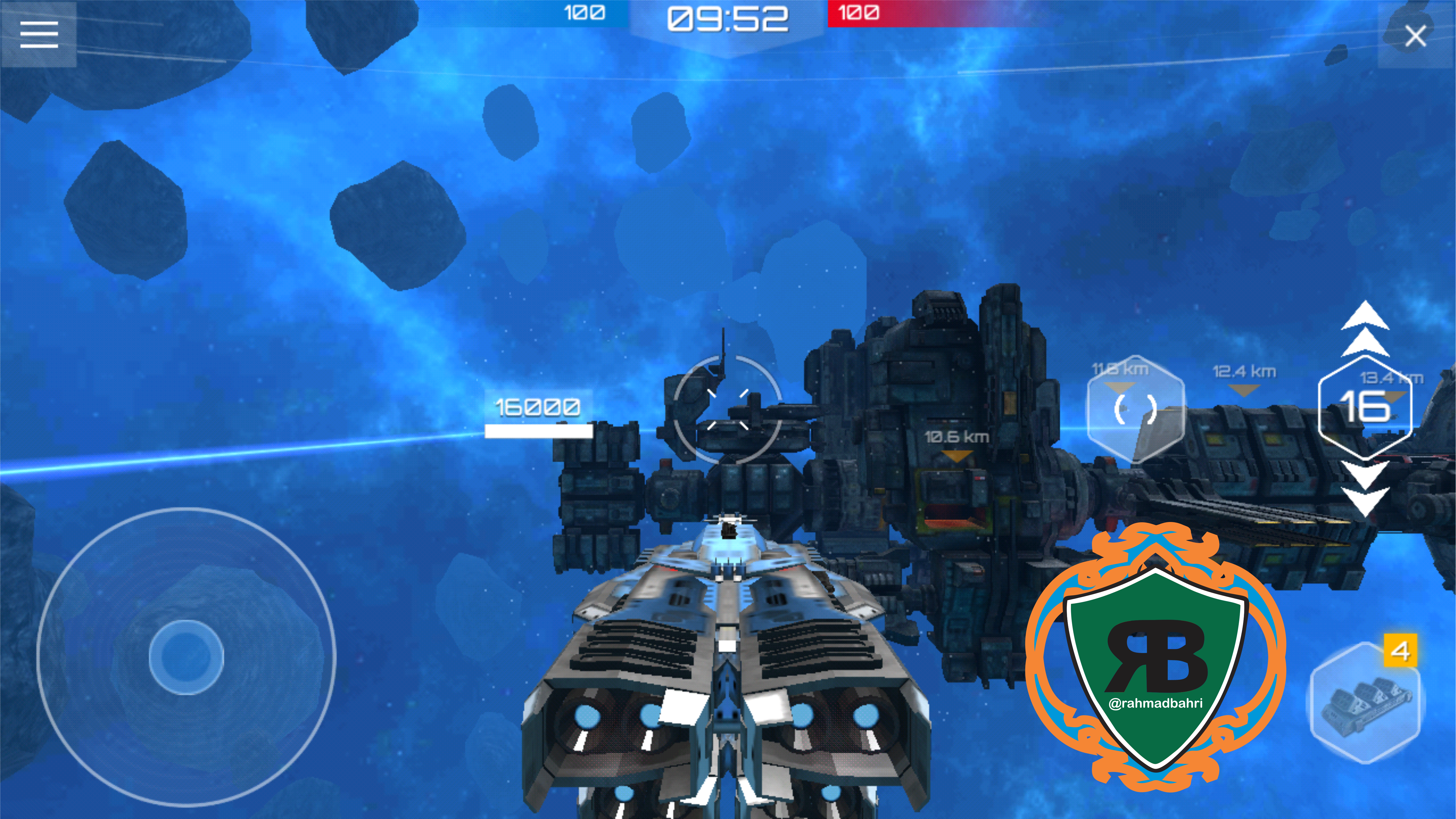Screen dimensions: 1456x819
Task: Decrease speed with the double down arrows
Action: [x=1365, y=487]
